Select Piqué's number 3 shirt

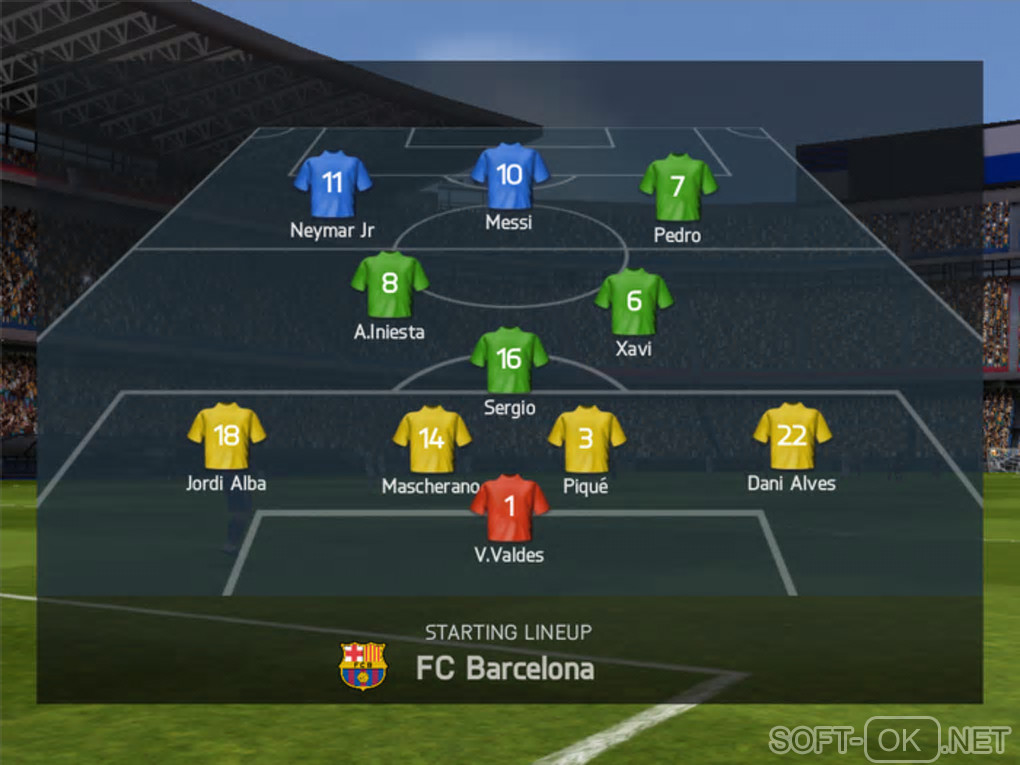[x=587, y=439]
